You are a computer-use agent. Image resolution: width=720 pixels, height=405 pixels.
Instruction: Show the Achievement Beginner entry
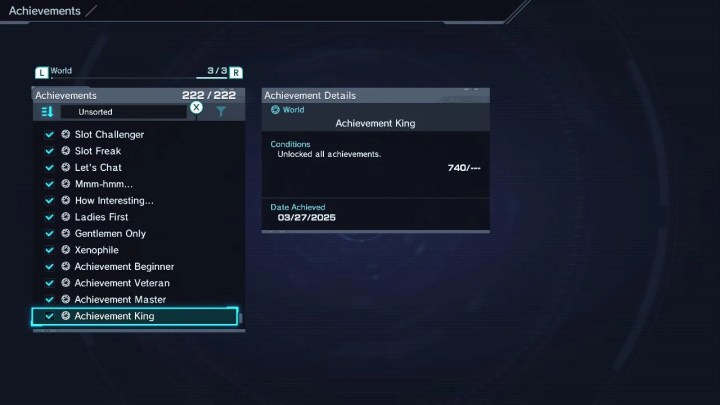tap(124, 266)
